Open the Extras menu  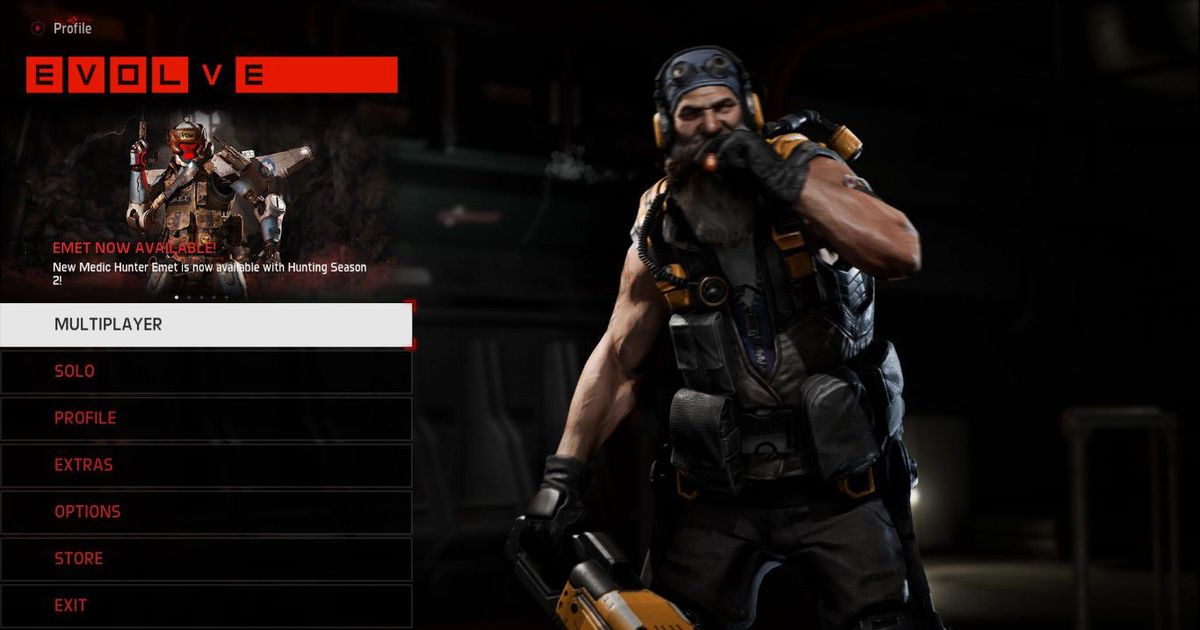[x=205, y=465]
